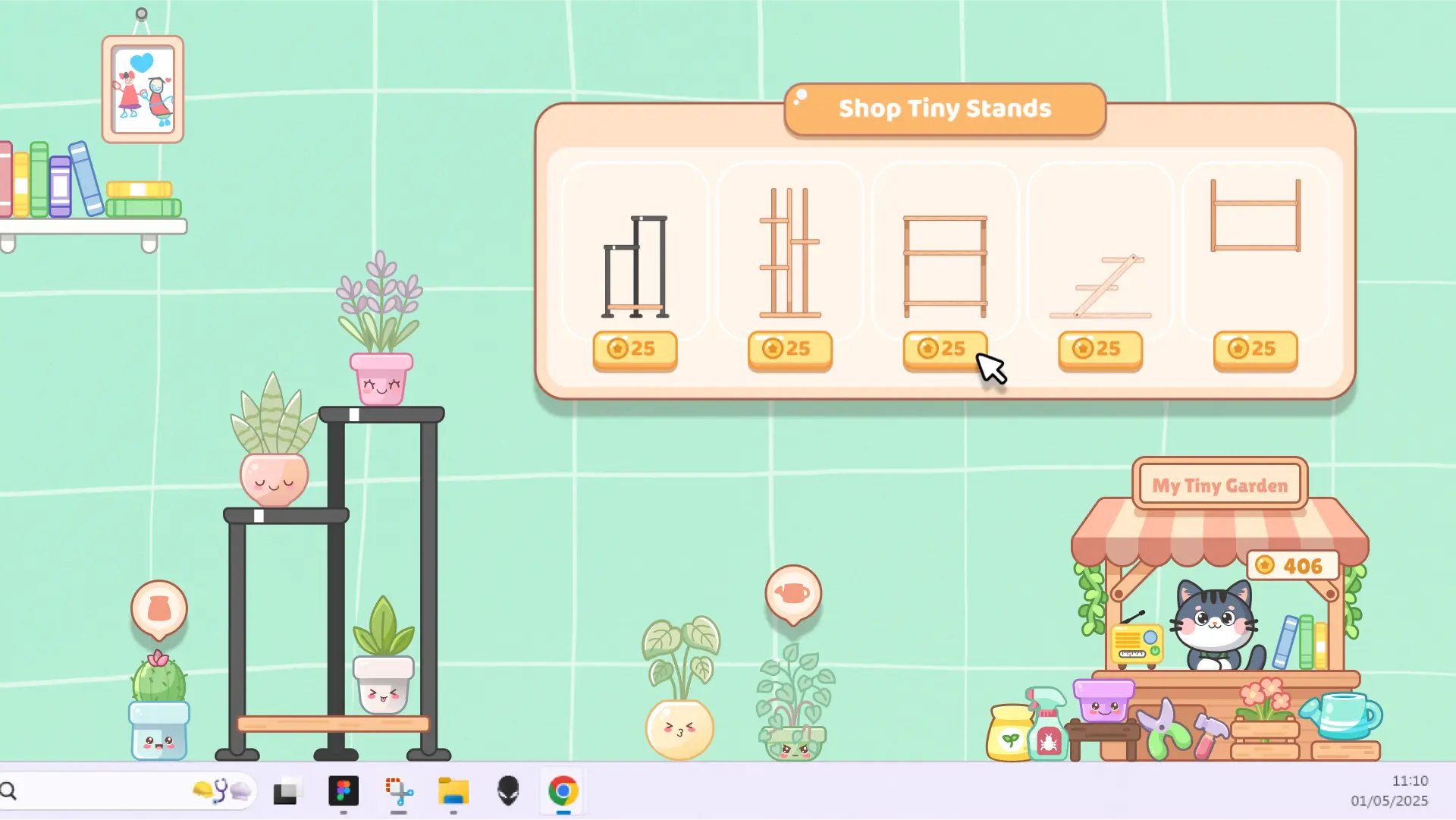Buy the square two-shelf wooden stand
The width and height of the screenshot is (1456, 820).
(944, 349)
